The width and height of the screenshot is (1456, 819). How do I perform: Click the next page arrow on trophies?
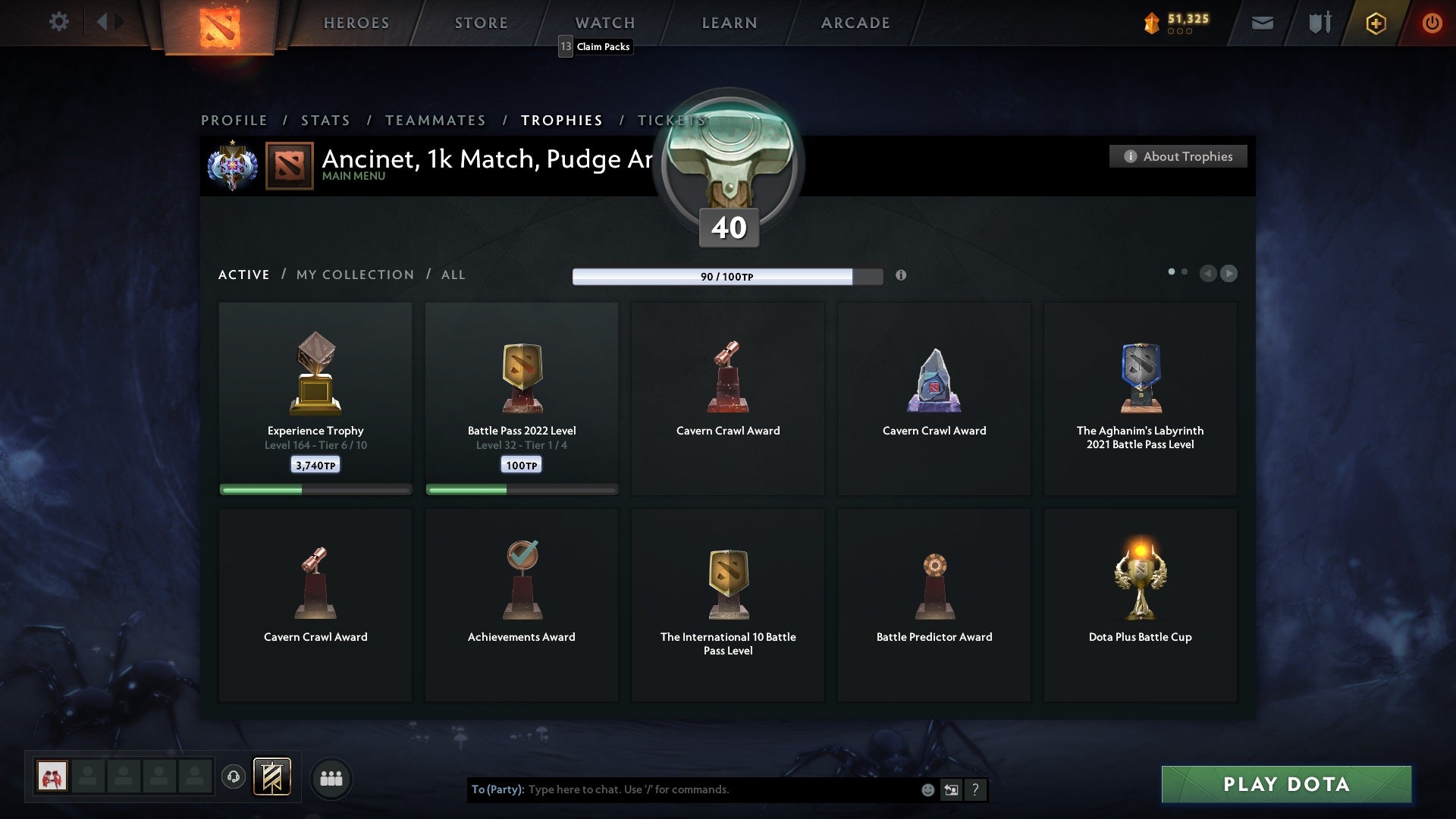pyautogui.click(x=1228, y=274)
